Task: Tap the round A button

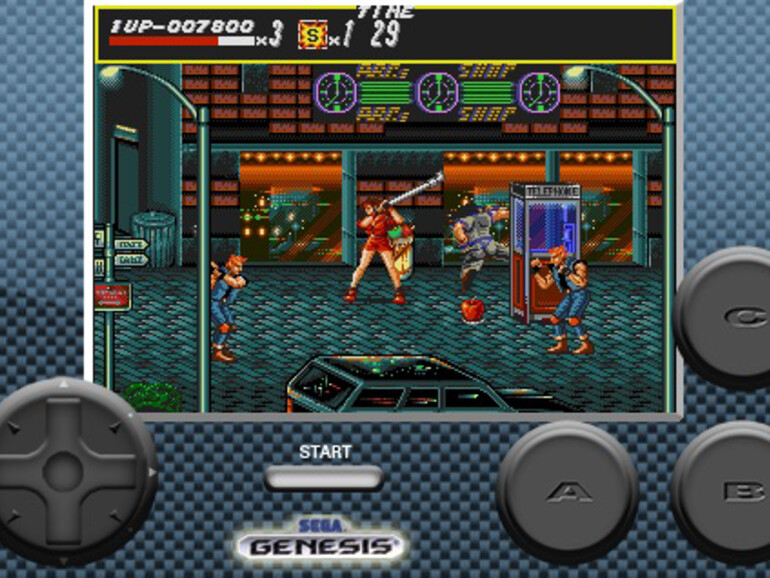Action: click(x=567, y=491)
